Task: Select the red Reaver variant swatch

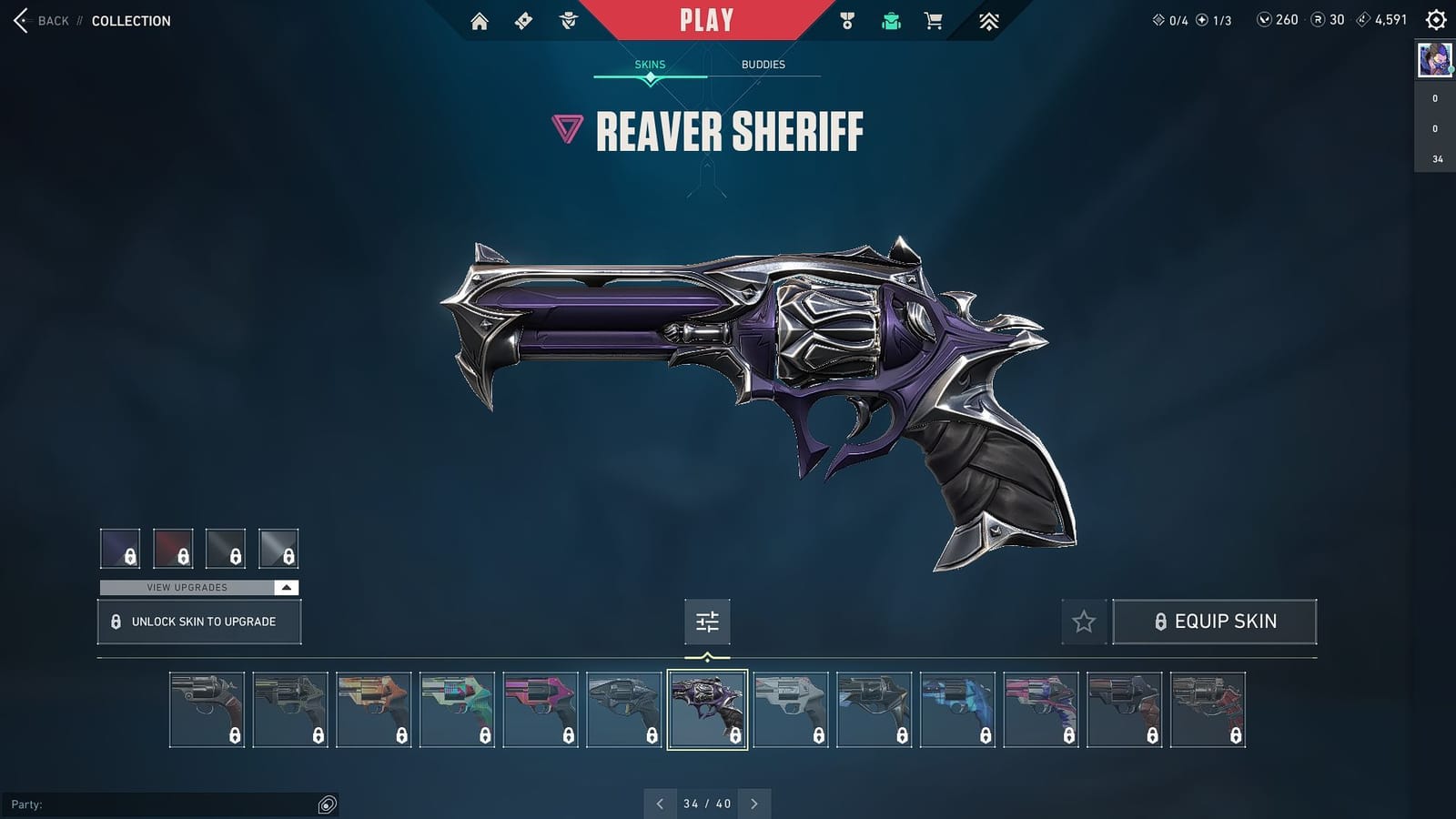Action: (x=173, y=548)
